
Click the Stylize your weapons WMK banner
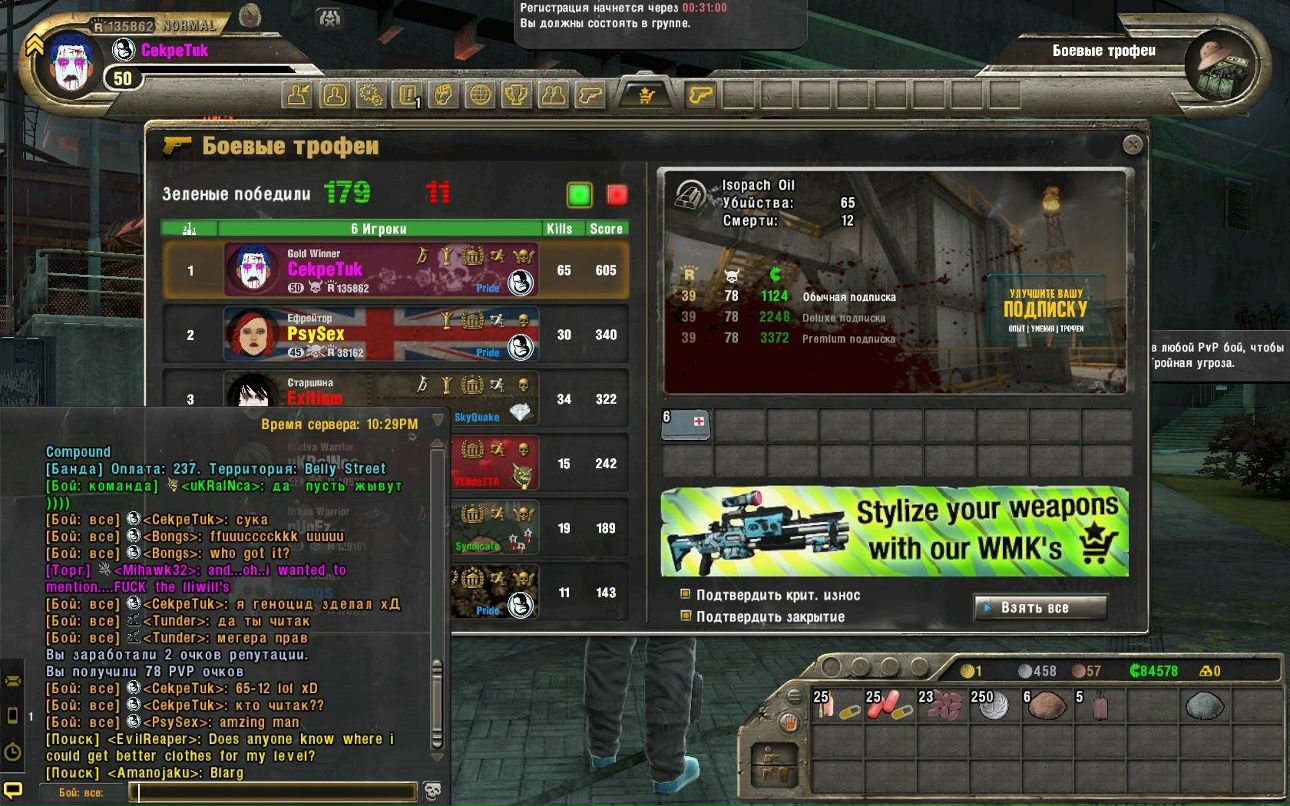click(x=895, y=531)
